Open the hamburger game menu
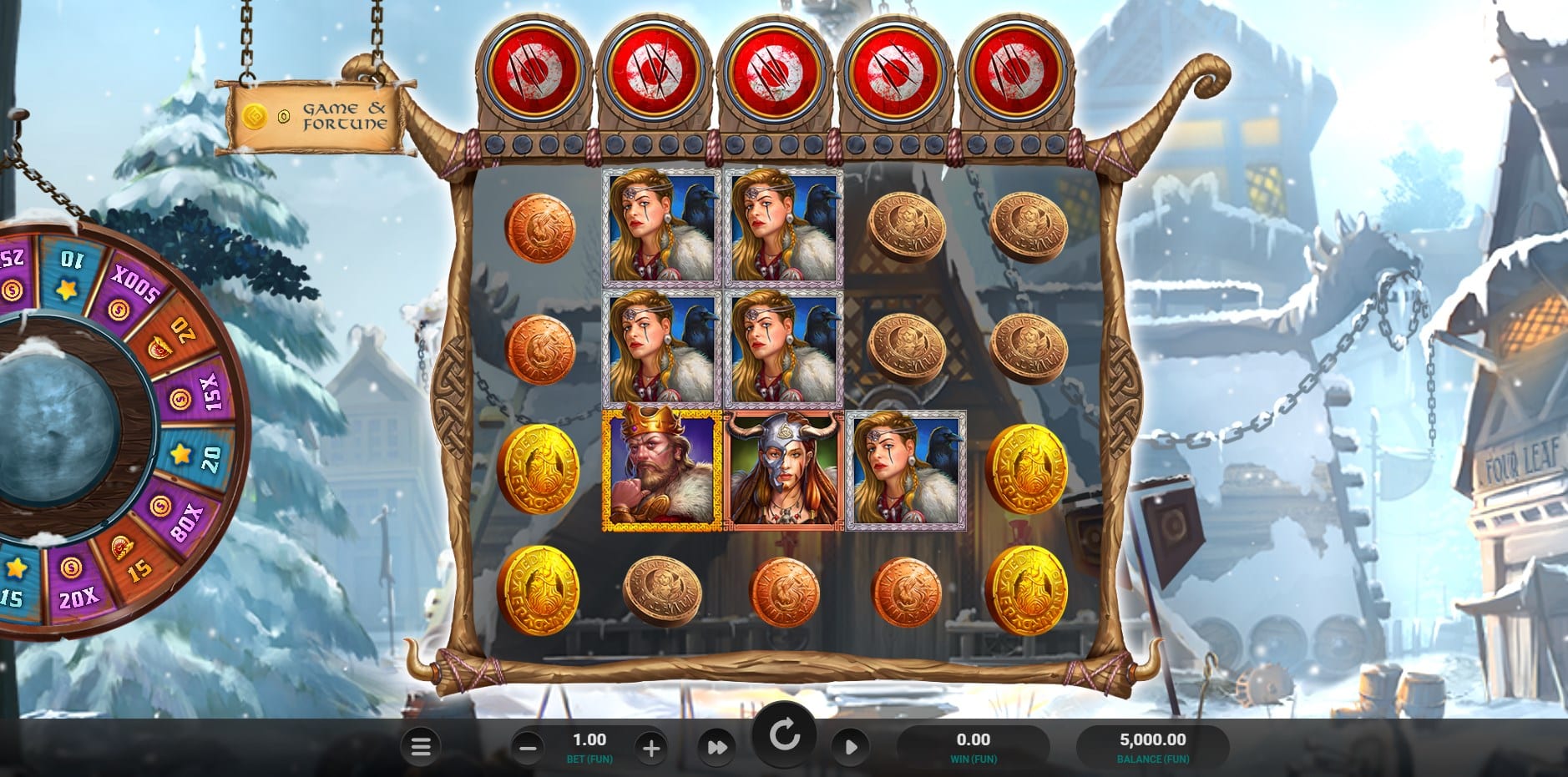 [421, 747]
